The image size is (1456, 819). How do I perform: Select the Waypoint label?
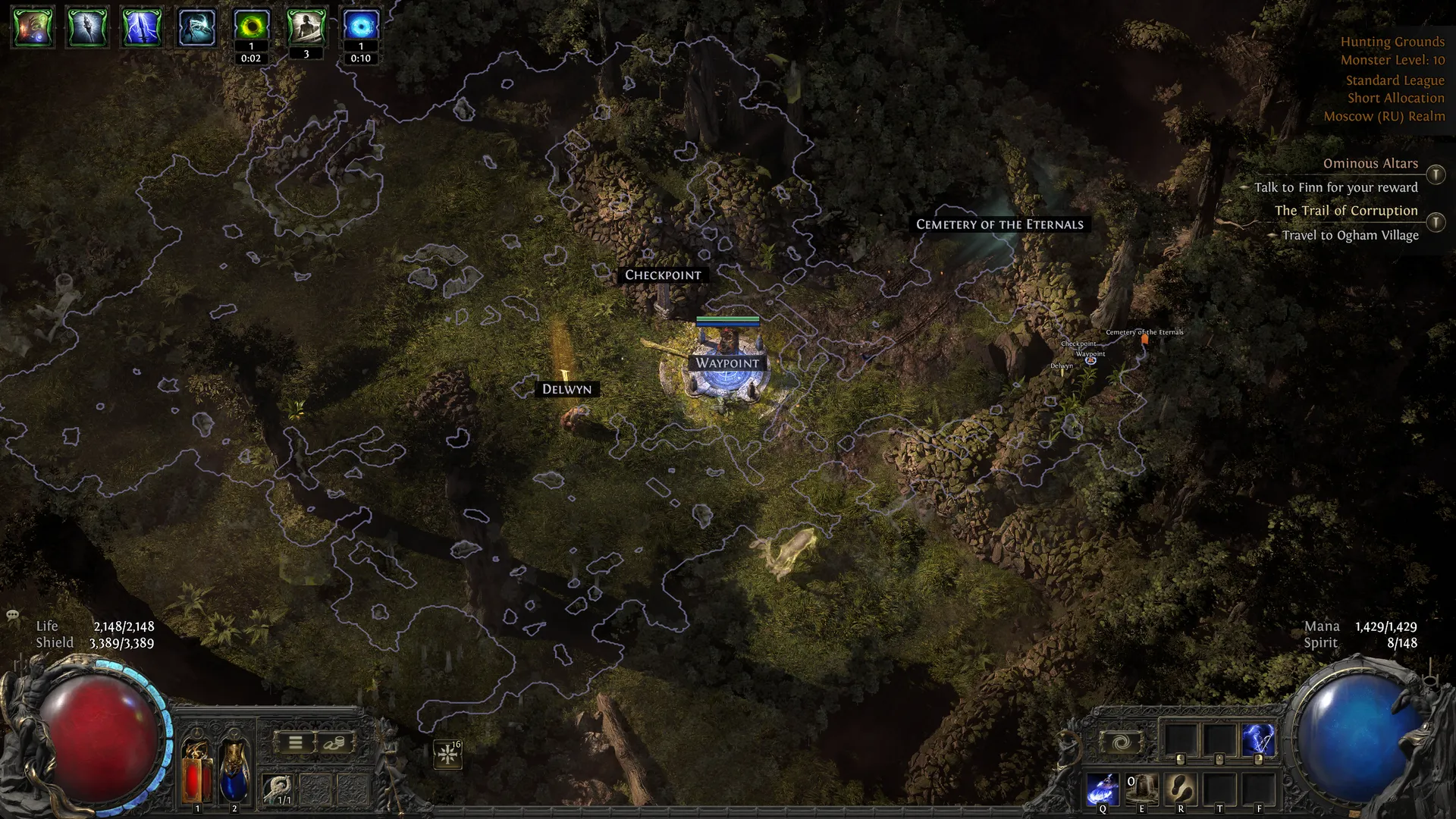click(x=727, y=363)
